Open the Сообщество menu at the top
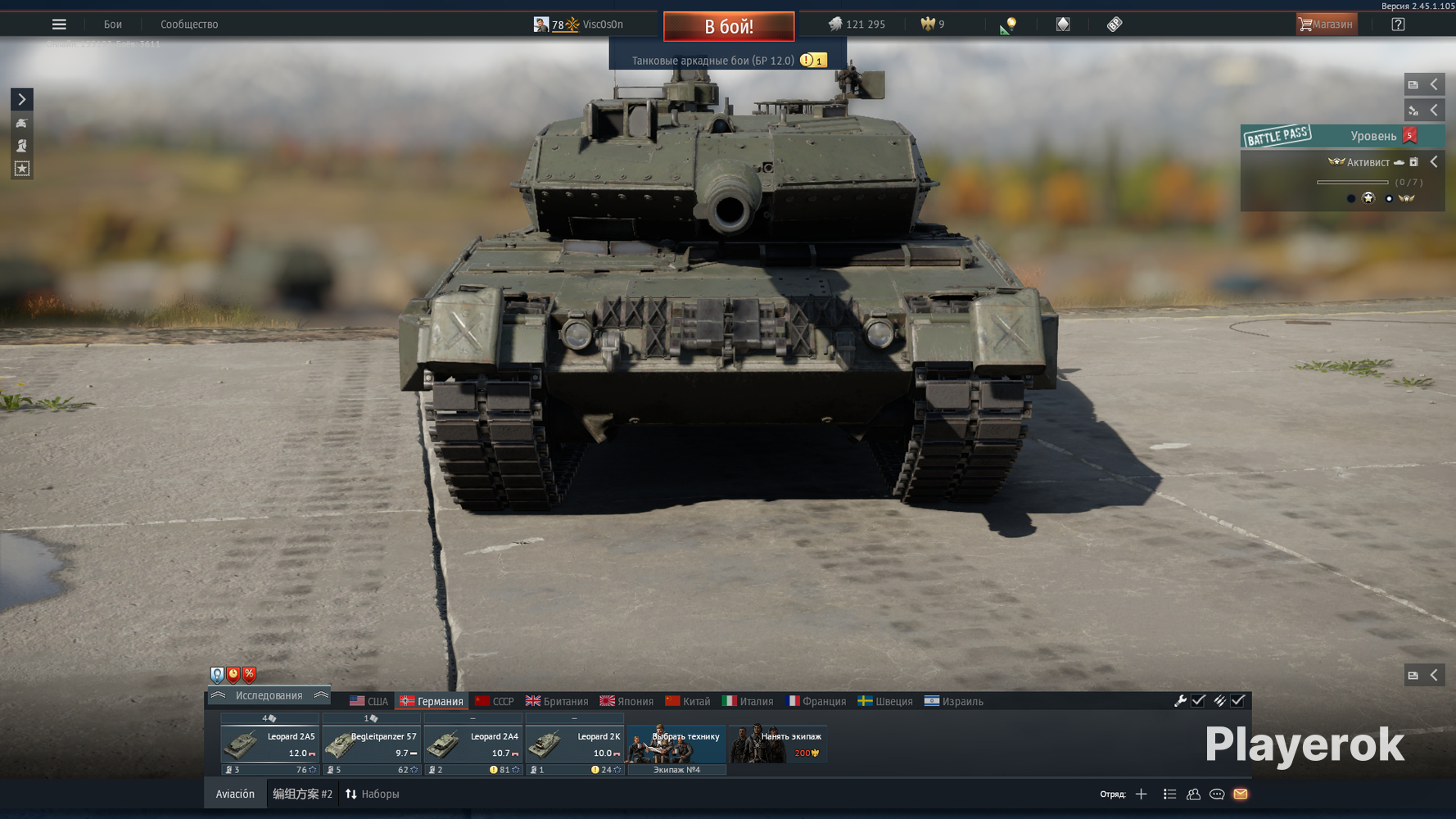Image resolution: width=1456 pixels, height=819 pixels. click(x=188, y=24)
